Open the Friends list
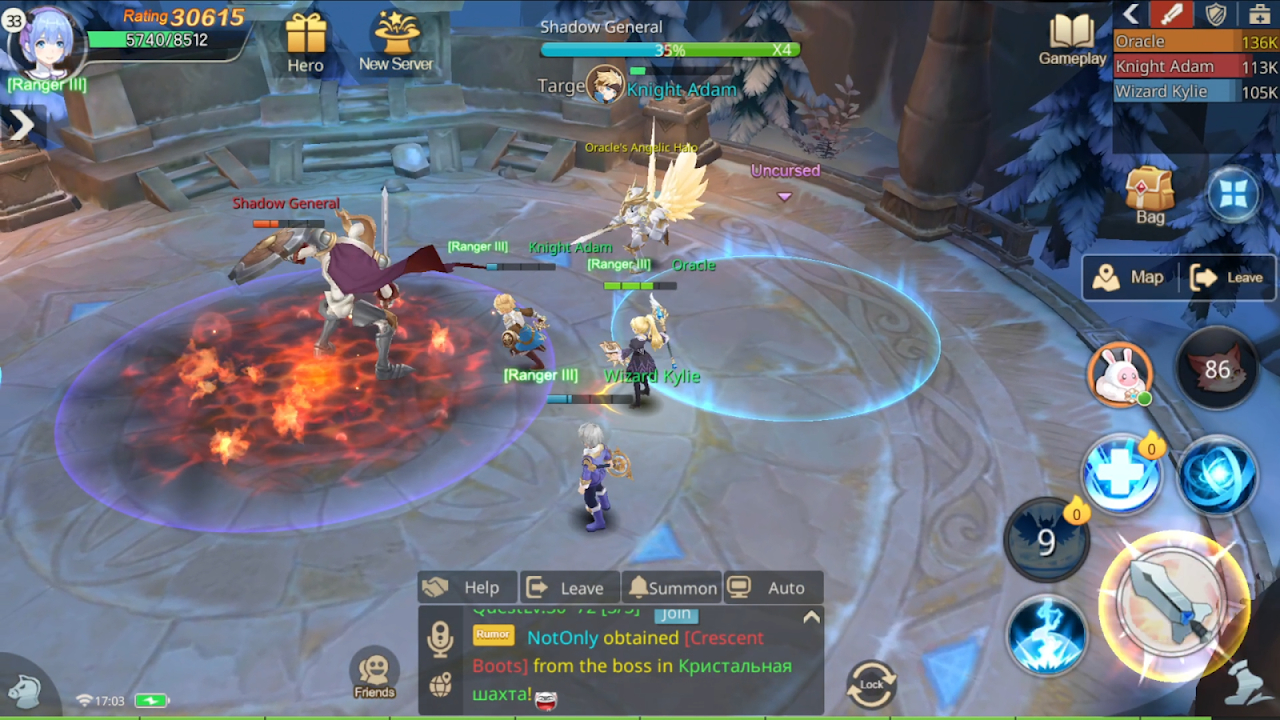Viewport: 1280px width, 720px height. [x=375, y=675]
